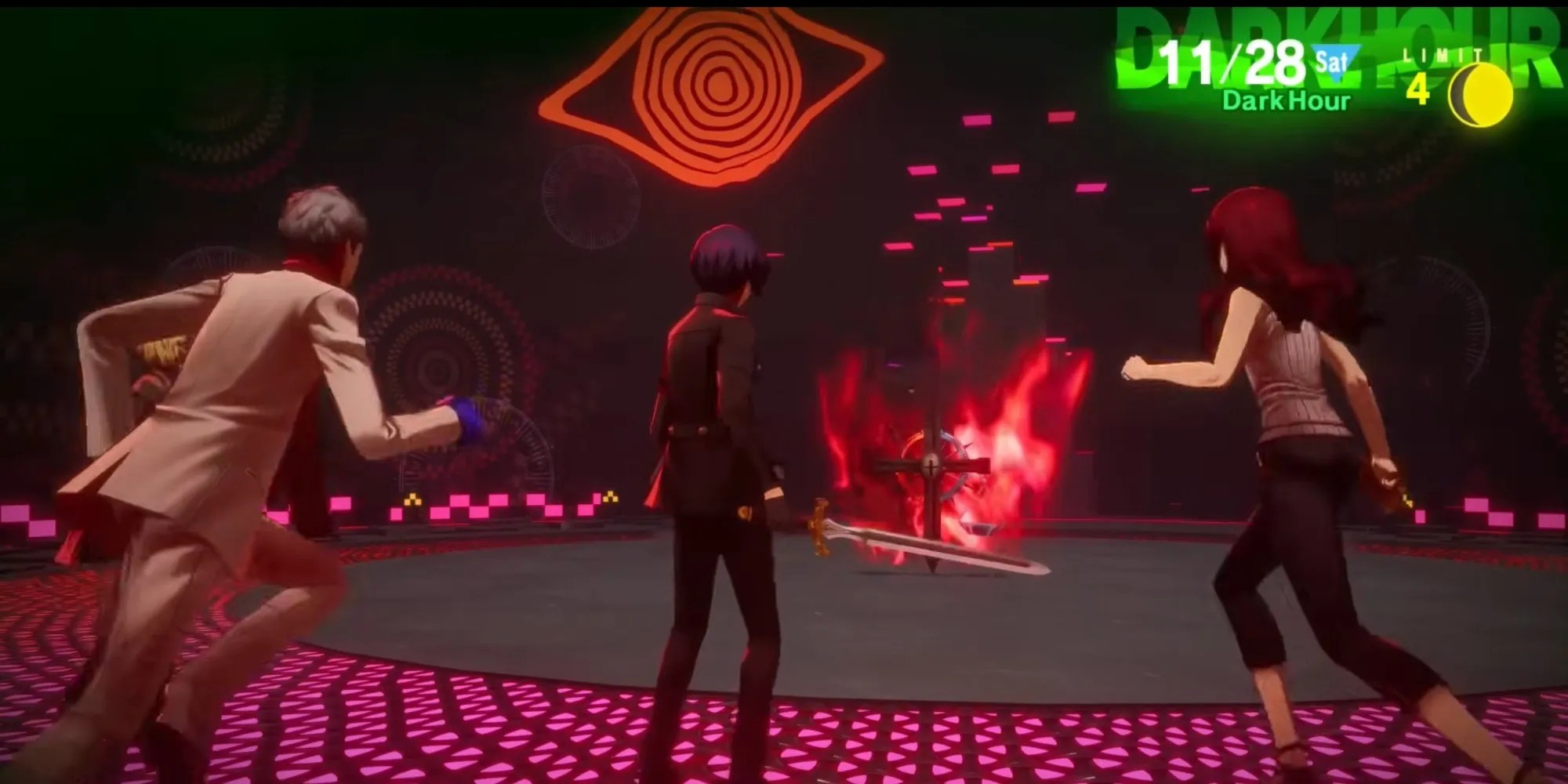Click the circular mandala pattern on the wall
Screen dimensions: 1568x784
tap(439, 368)
